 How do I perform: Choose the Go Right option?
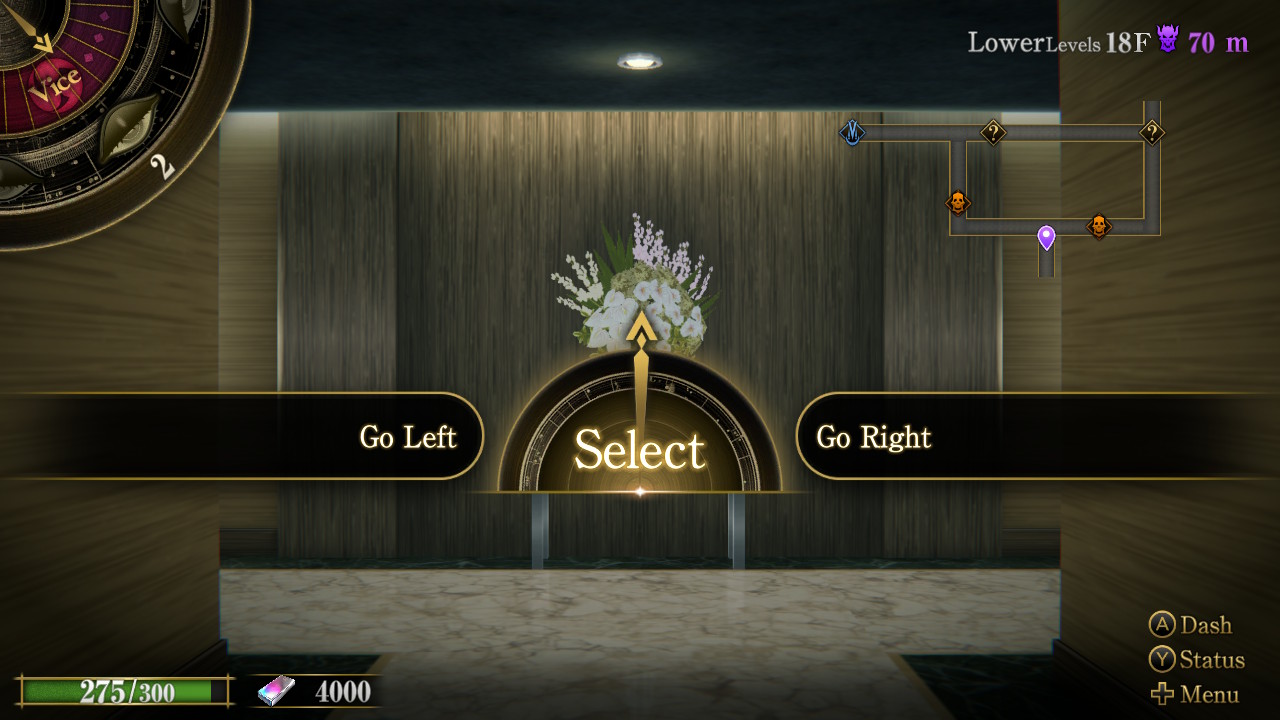(874, 437)
